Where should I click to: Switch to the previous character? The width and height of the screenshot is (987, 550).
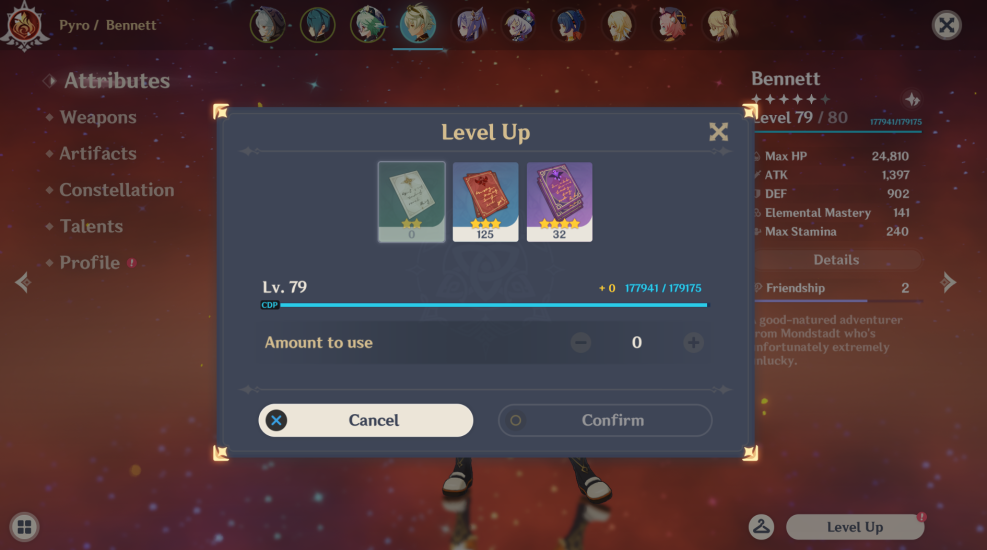coord(22,283)
